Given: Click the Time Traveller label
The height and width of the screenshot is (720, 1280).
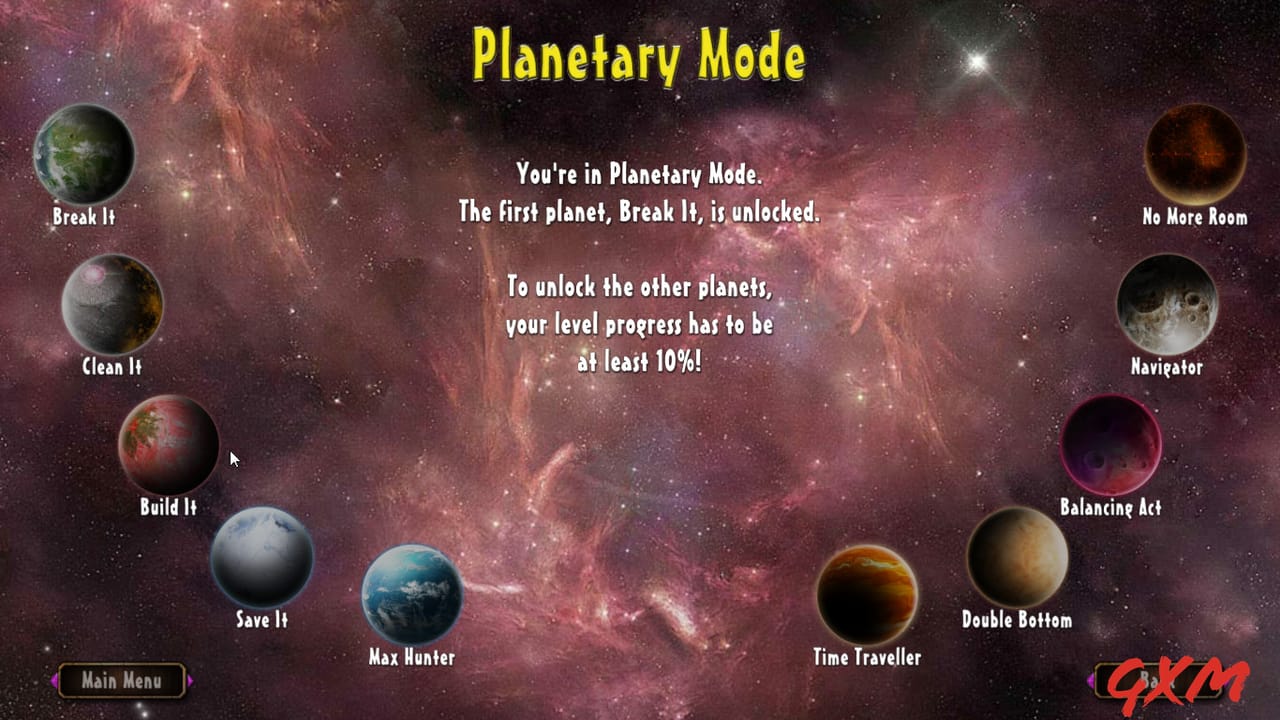Looking at the screenshot, I should (866, 659).
